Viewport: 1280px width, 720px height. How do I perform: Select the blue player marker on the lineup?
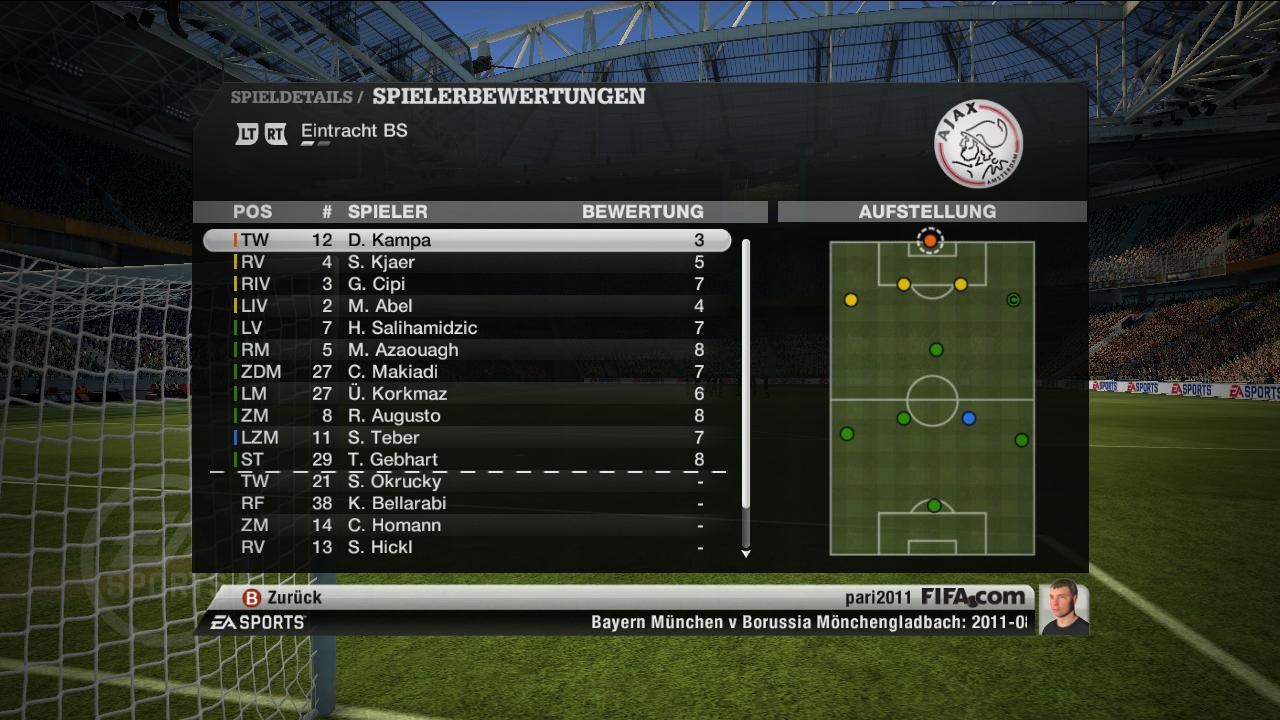click(x=968, y=418)
